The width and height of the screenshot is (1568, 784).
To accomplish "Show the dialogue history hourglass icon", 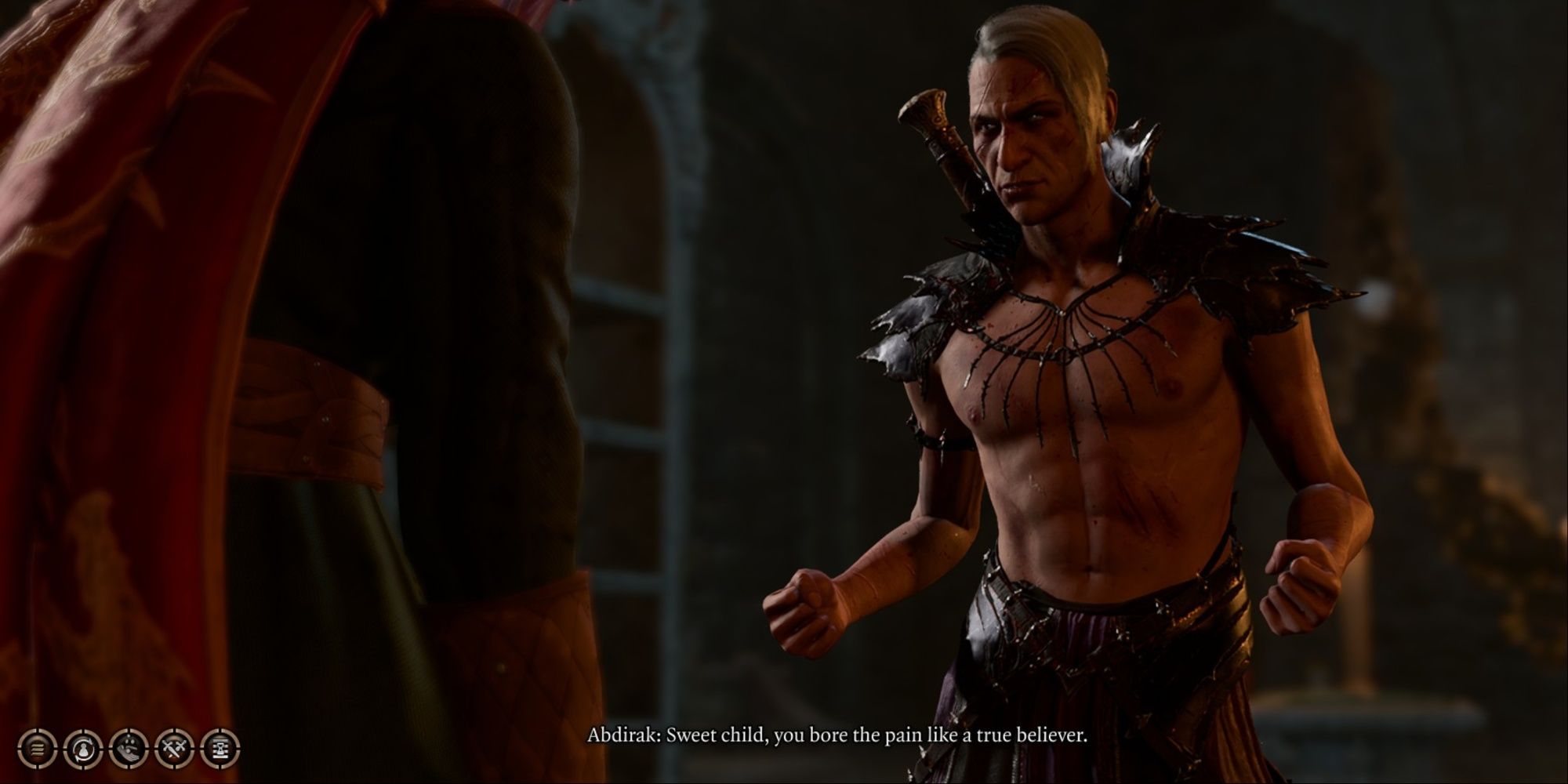I will click(x=220, y=747).
